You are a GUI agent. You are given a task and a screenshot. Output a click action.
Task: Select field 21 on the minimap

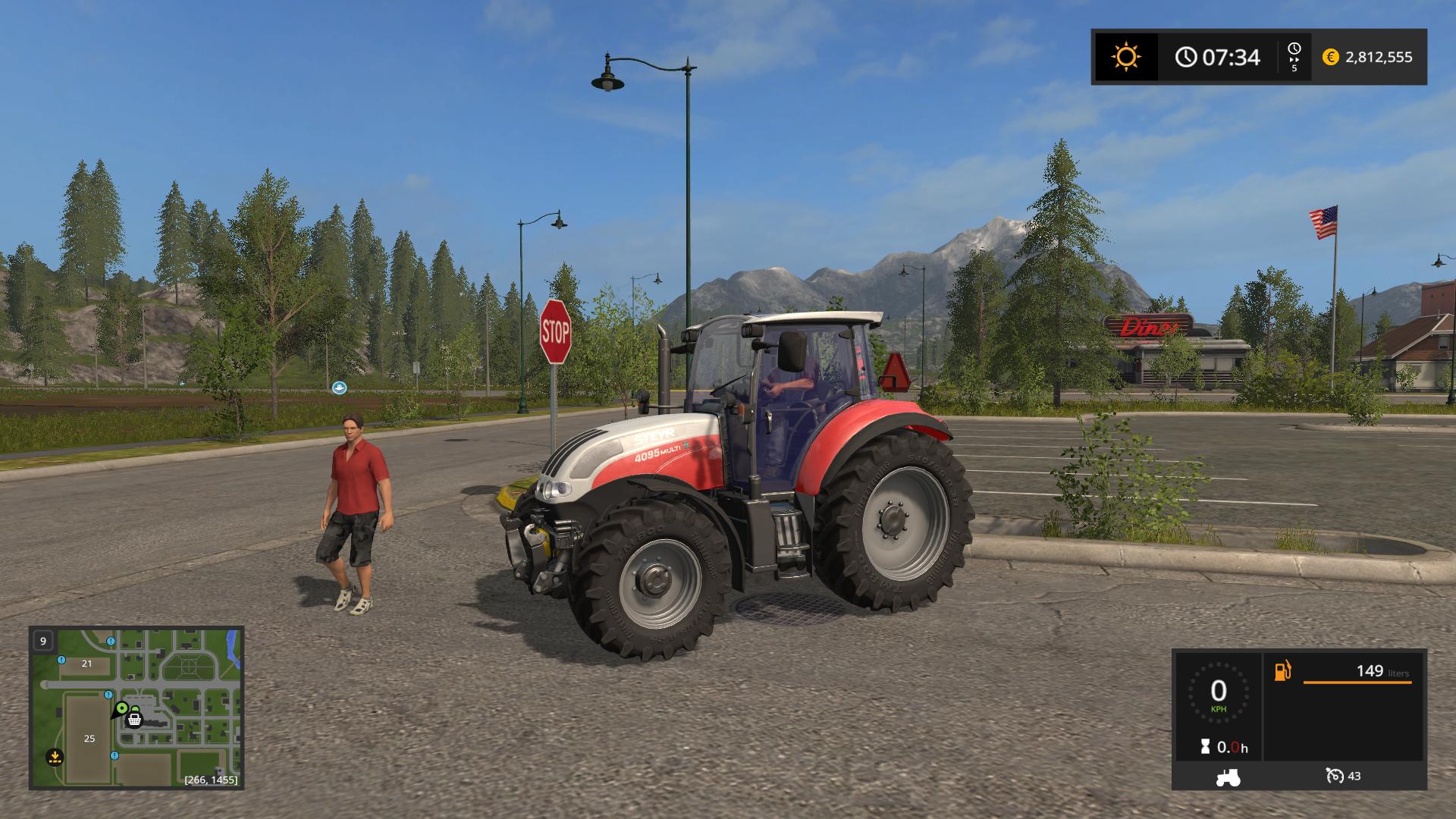86,664
